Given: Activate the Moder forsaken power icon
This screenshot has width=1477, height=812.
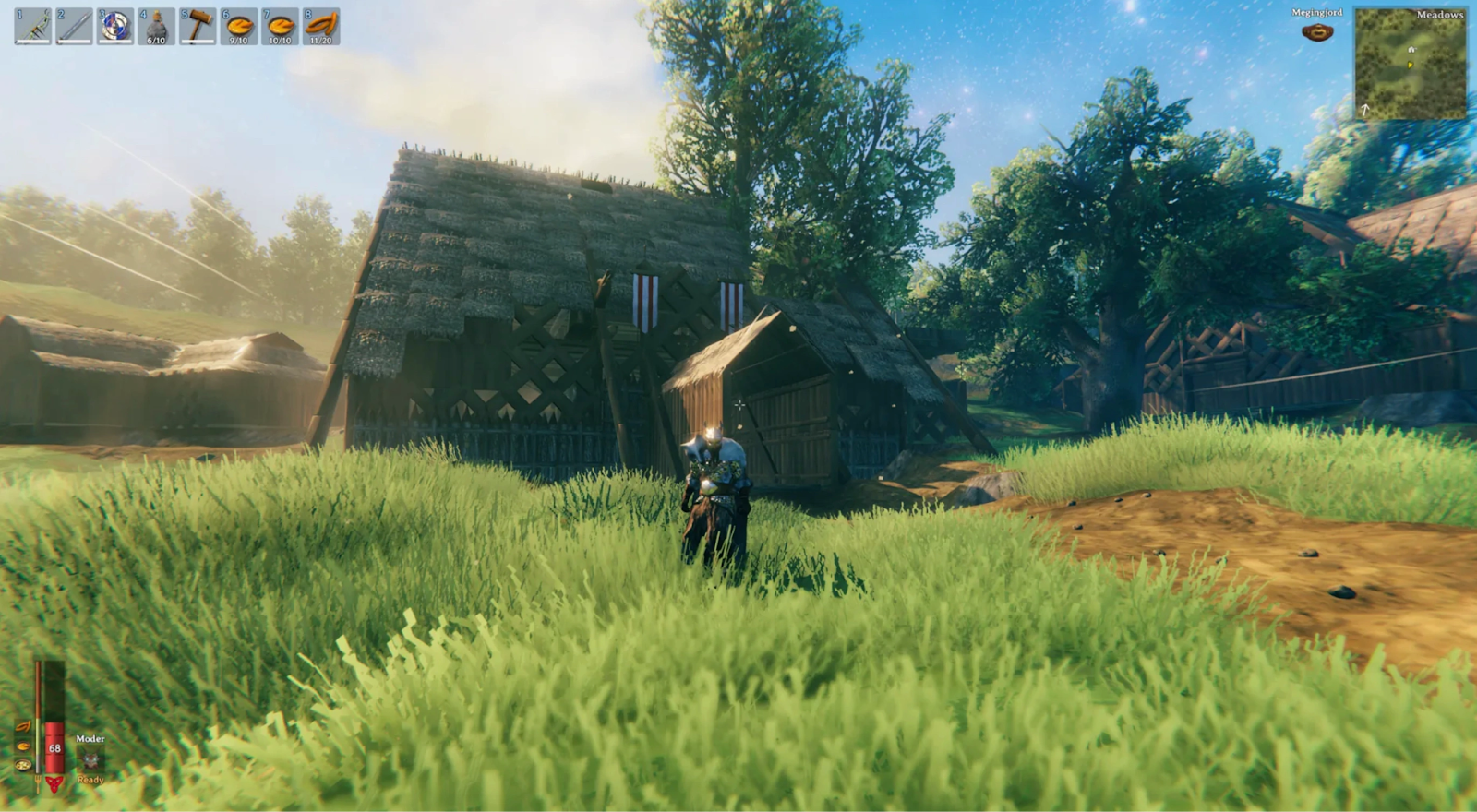Looking at the screenshot, I should (x=90, y=759).
